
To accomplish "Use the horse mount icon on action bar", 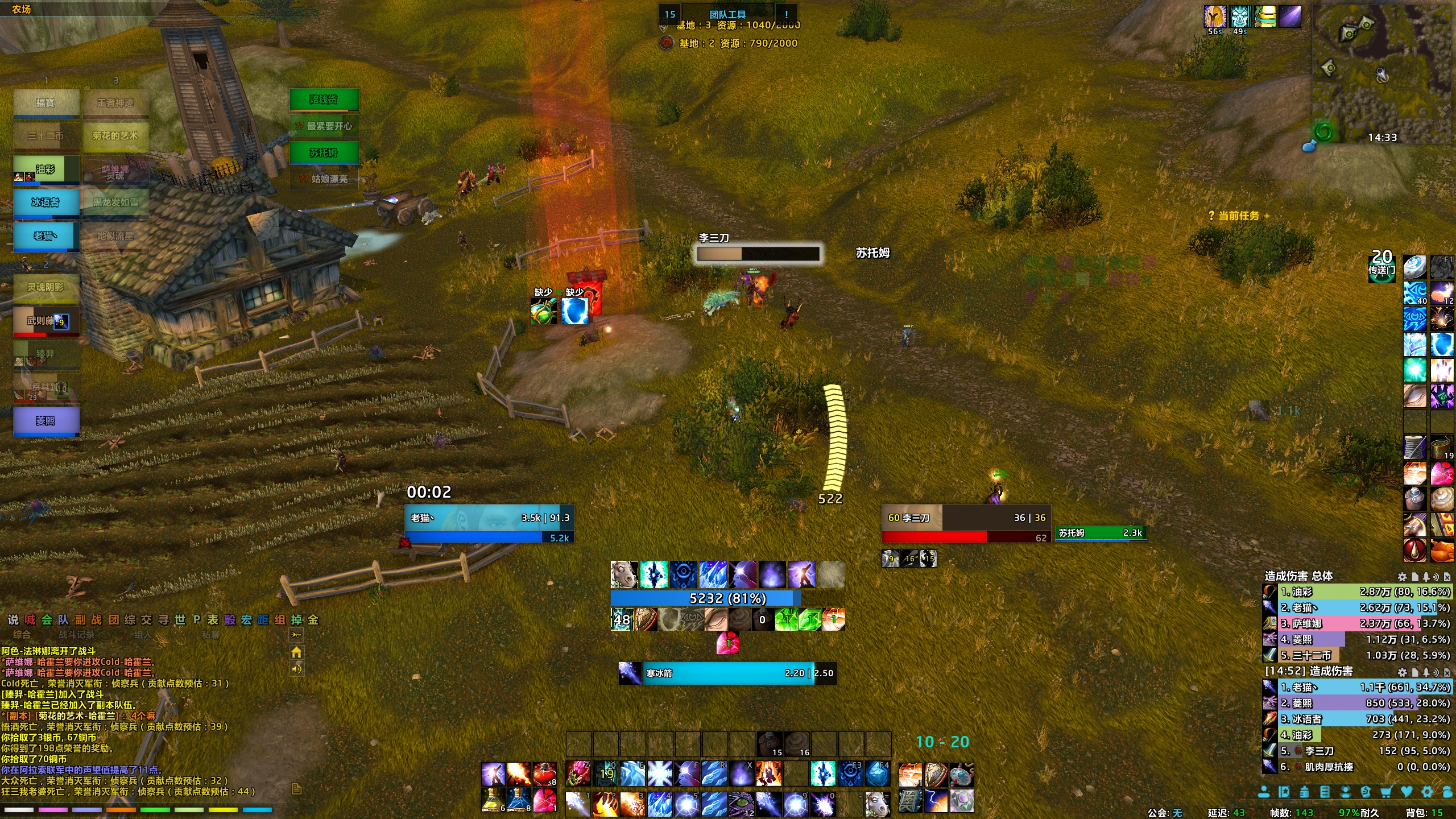I will pyautogui.click(x=876, y=803).
